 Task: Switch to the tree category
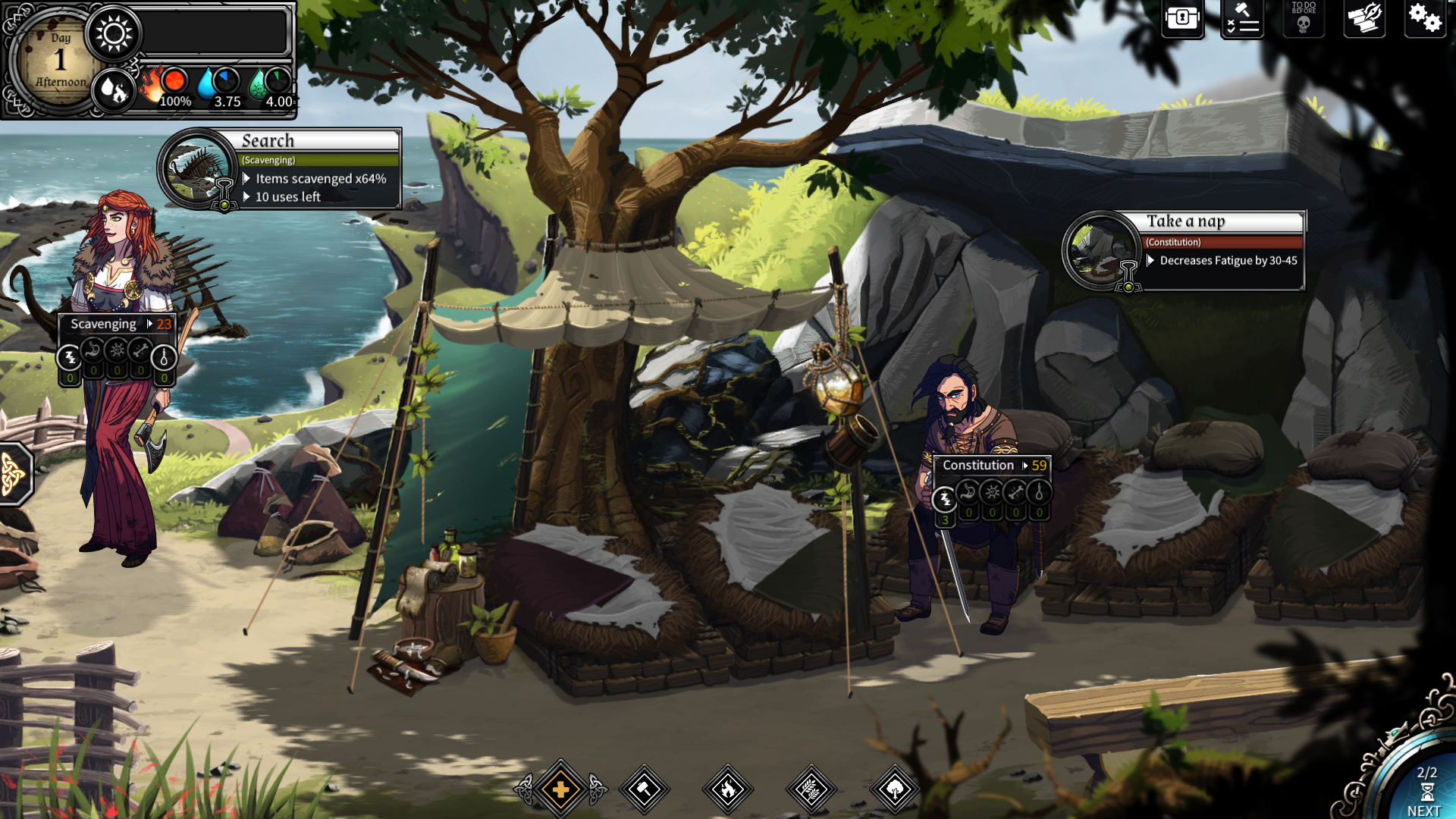point(895,789)
